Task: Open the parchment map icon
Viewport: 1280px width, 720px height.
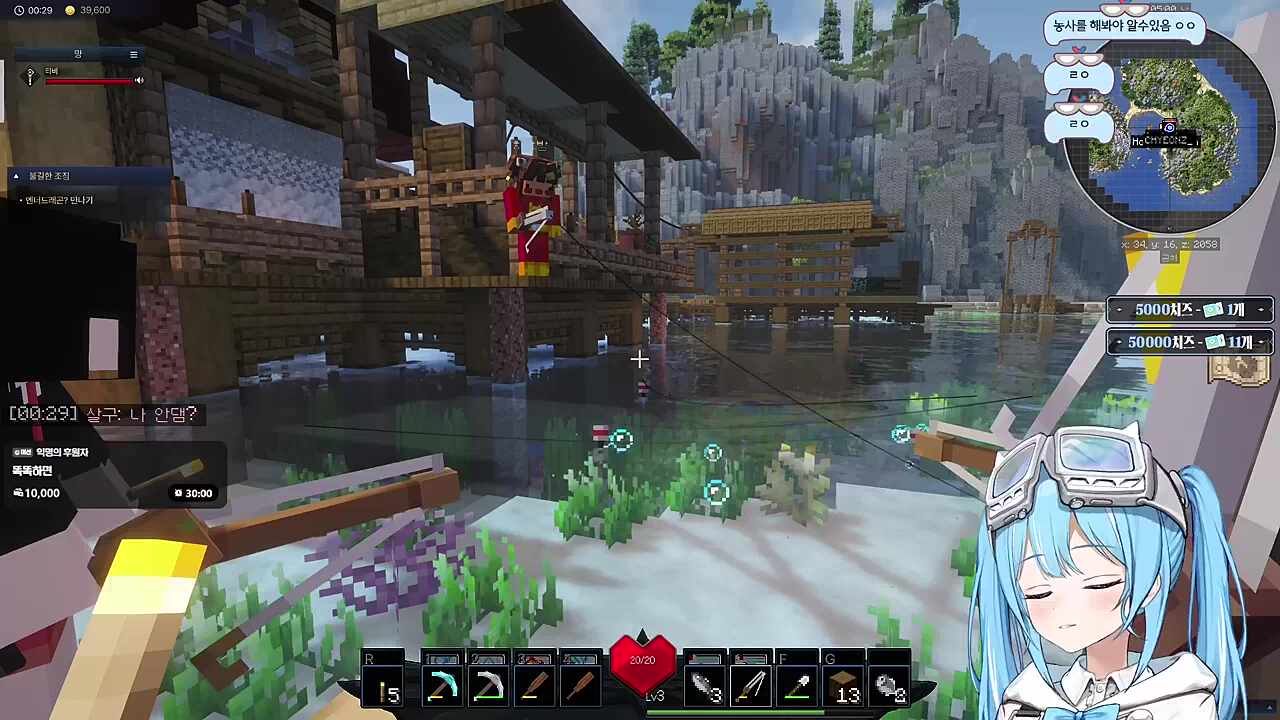Action: pos(1238,370)
